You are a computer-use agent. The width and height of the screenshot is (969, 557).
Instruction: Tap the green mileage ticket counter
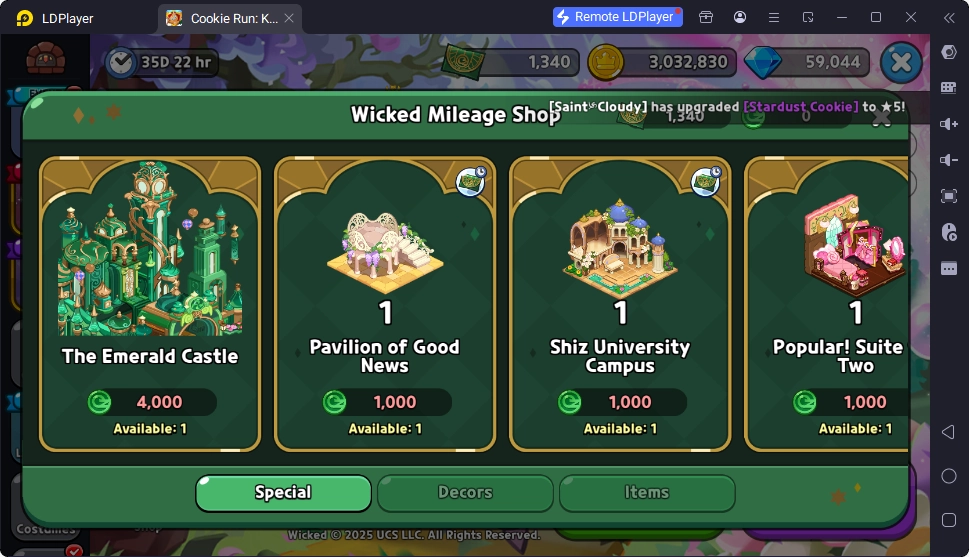512,62
